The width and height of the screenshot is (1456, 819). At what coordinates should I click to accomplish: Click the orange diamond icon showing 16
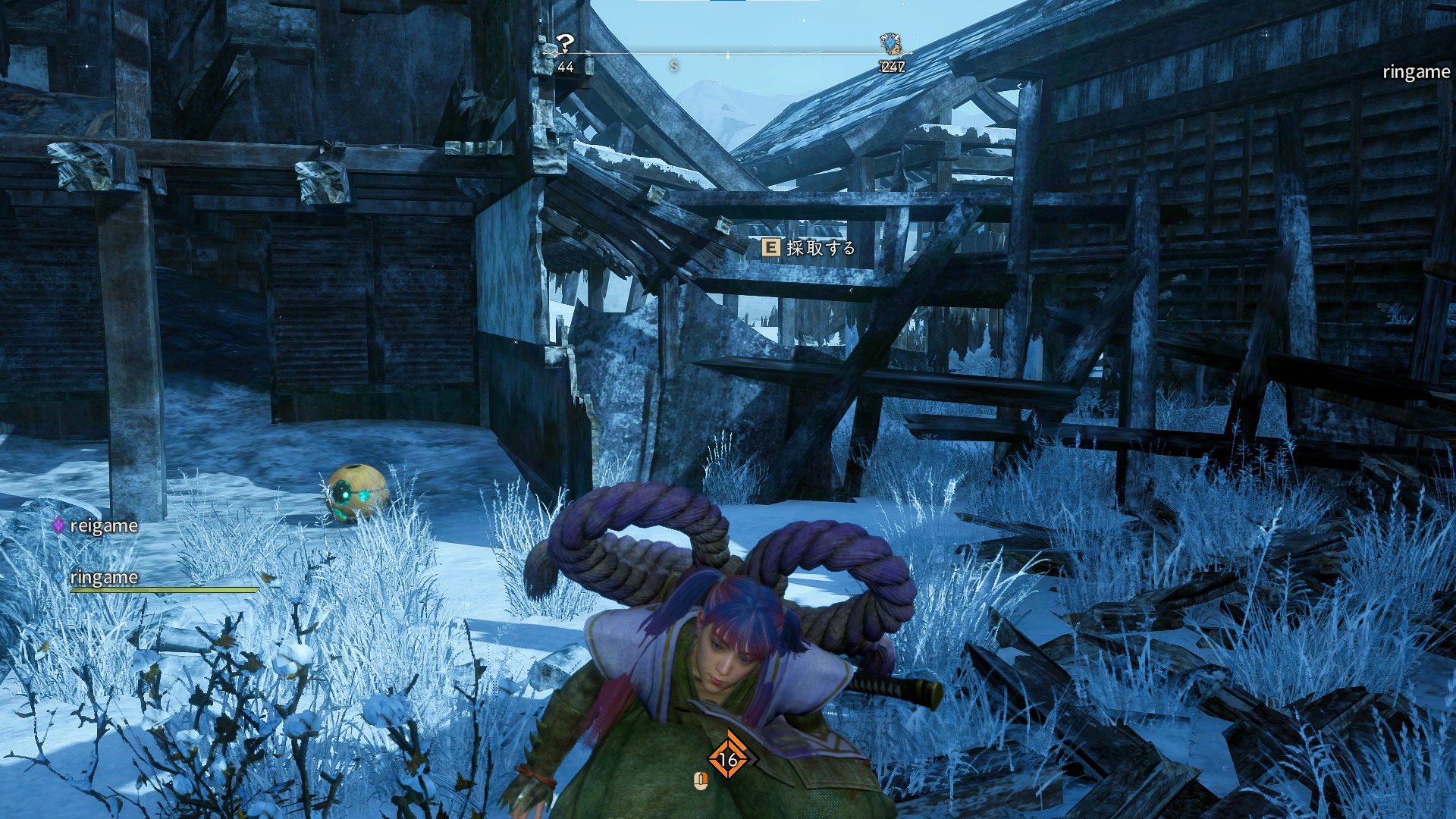click(x=728, y=758)
